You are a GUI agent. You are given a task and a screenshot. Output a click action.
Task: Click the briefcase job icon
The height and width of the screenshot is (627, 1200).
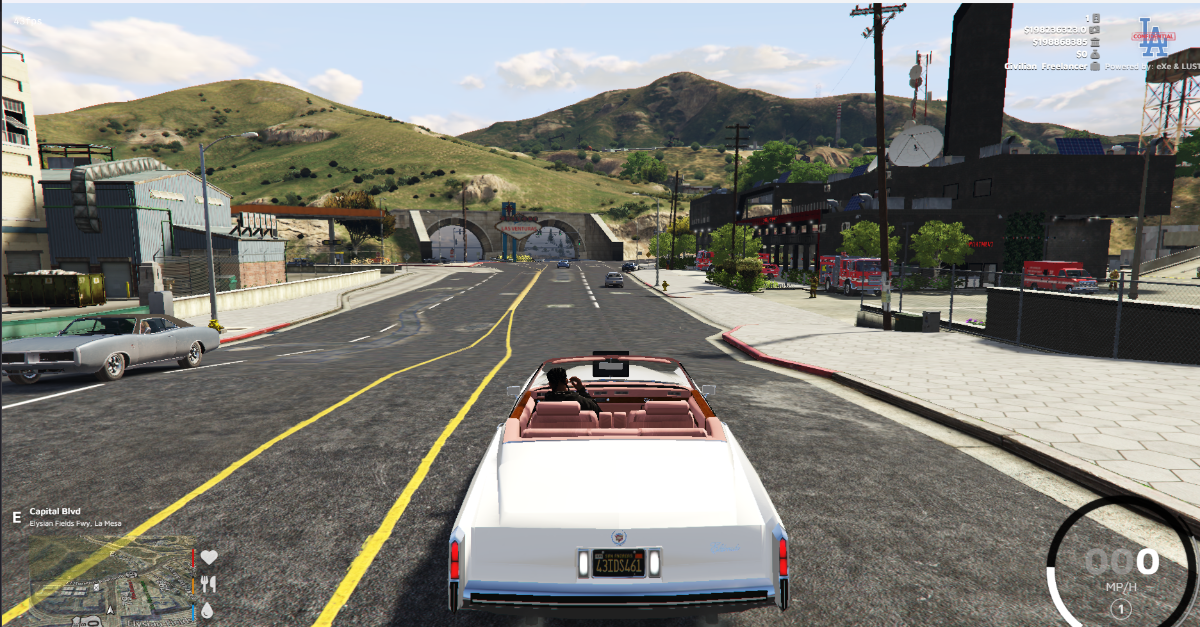[x=1096, y=66]
